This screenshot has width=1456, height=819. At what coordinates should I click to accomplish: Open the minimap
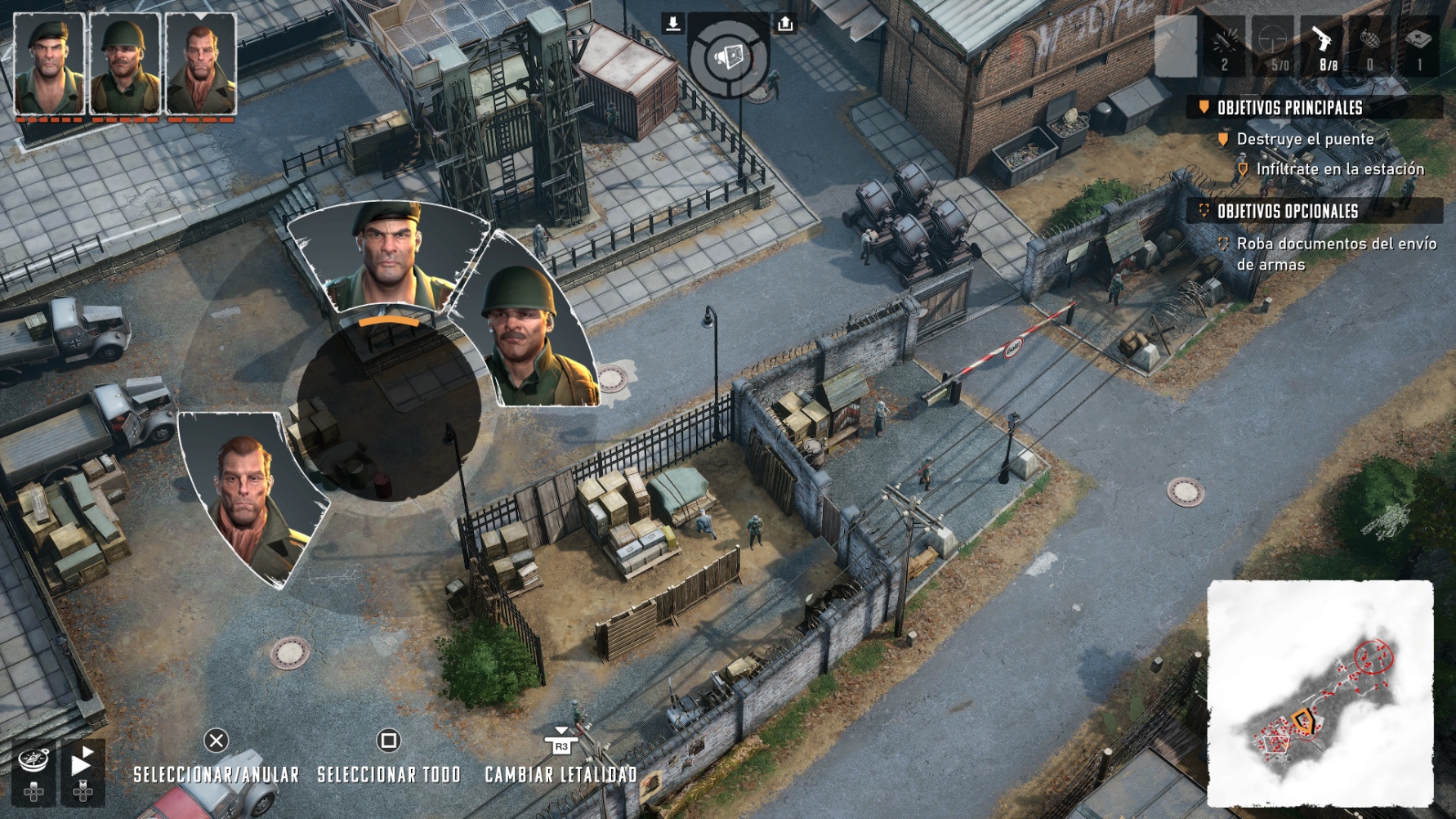1320,693
